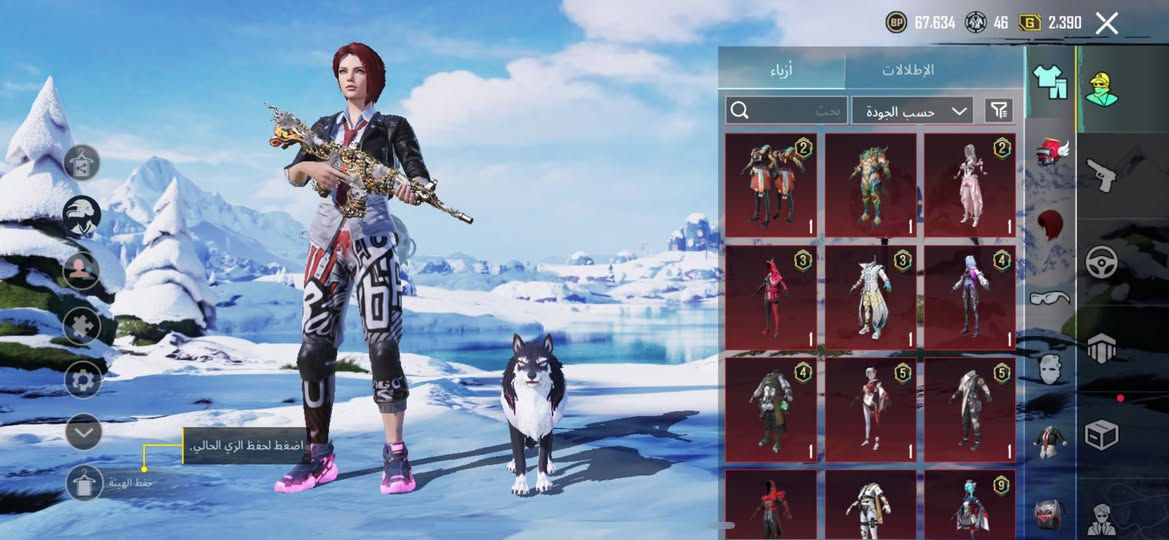The height and width of the screenshot is (540, 1169).
Task: Close the inventory with the X button
Action: [x=1106, y=23]
